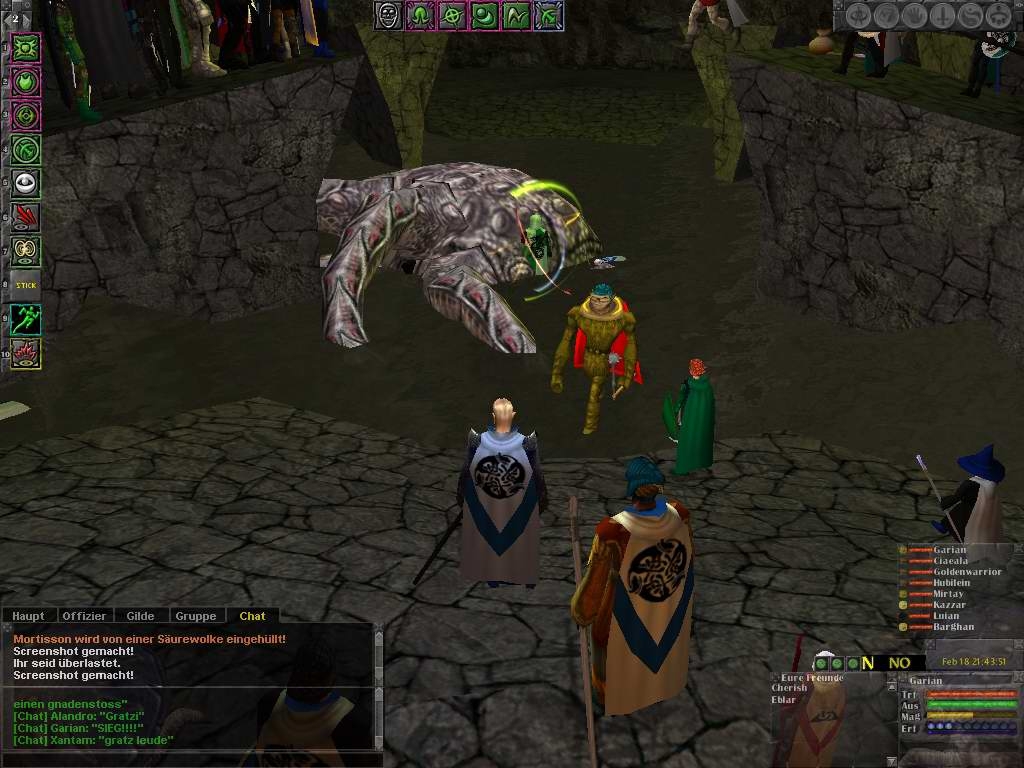Use the first hotbar slot ability
Viewport: 1024px width, 768px height.
point(26,47)
